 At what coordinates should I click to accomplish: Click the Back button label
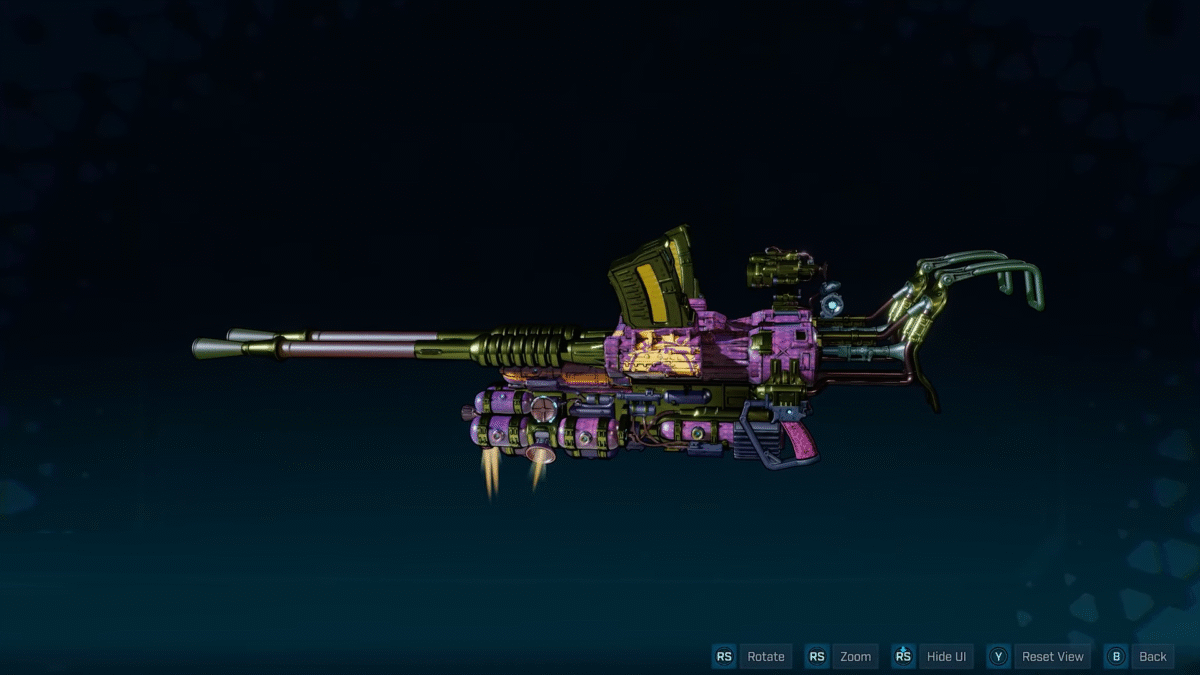(x=1152, y=657)
